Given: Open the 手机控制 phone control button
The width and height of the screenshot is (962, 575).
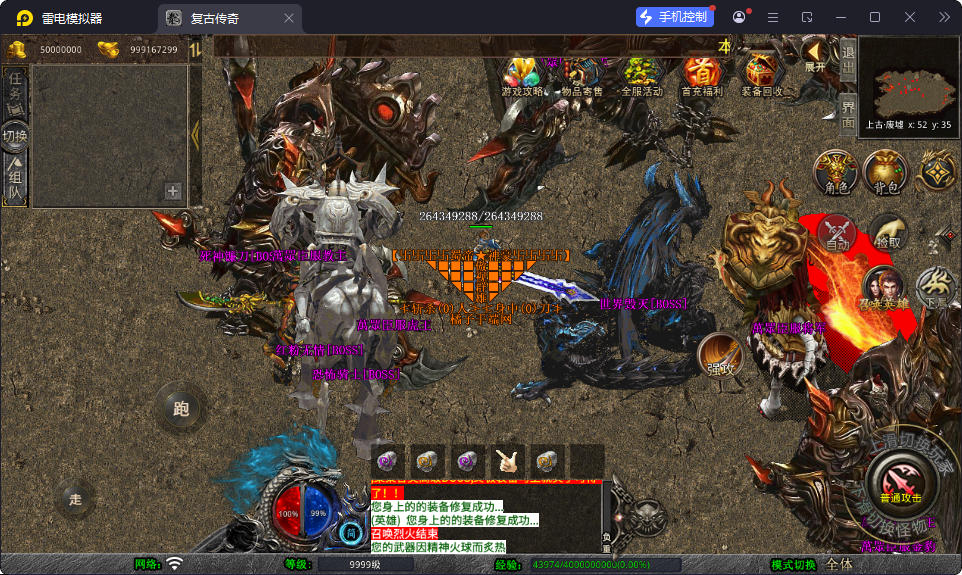Looking at the screenshot, I should [x=675, y=17].
